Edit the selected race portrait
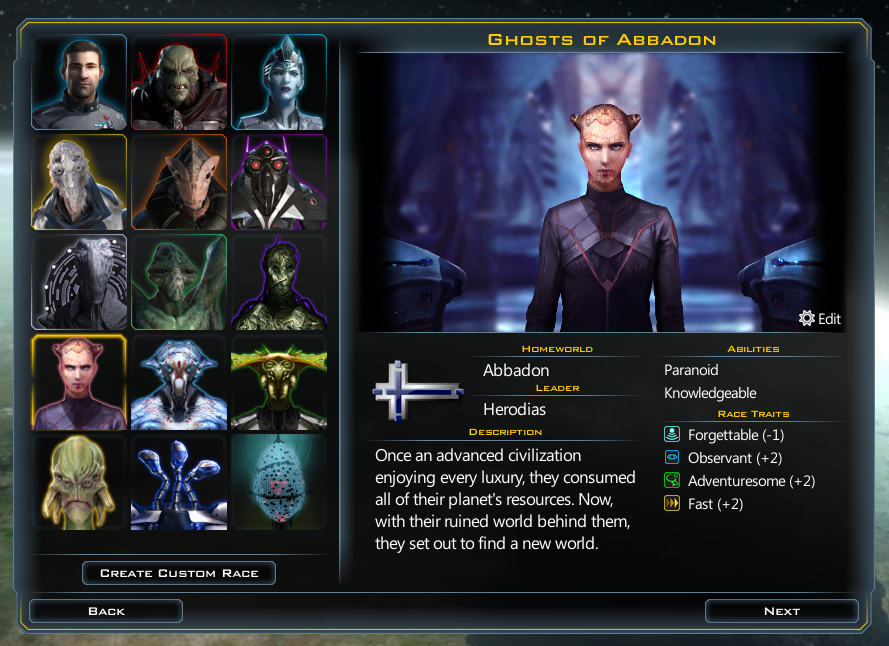889x646 pixels. (820, 319)
